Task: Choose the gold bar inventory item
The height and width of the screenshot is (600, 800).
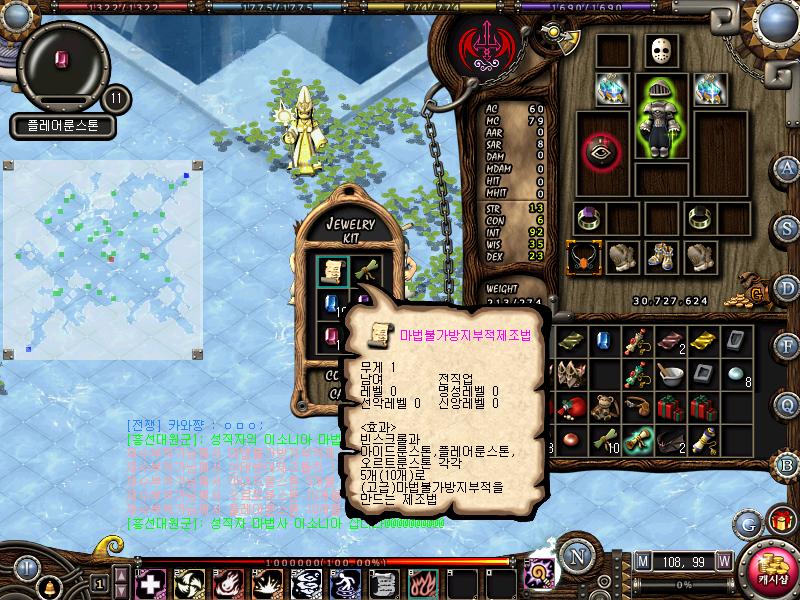Action: pyautogui.click(x=702, y=340)
